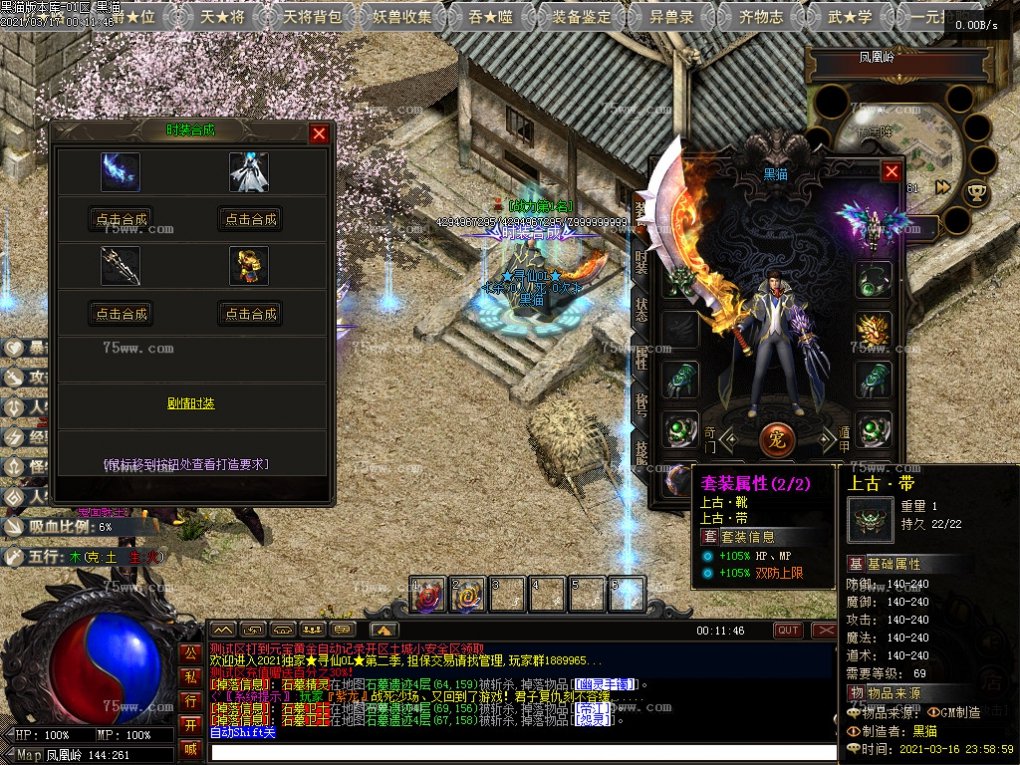Viewport: 1020px width, 765px height.
Task: Select the golden beast-head equipment slot
Action: tap(873, 330)
